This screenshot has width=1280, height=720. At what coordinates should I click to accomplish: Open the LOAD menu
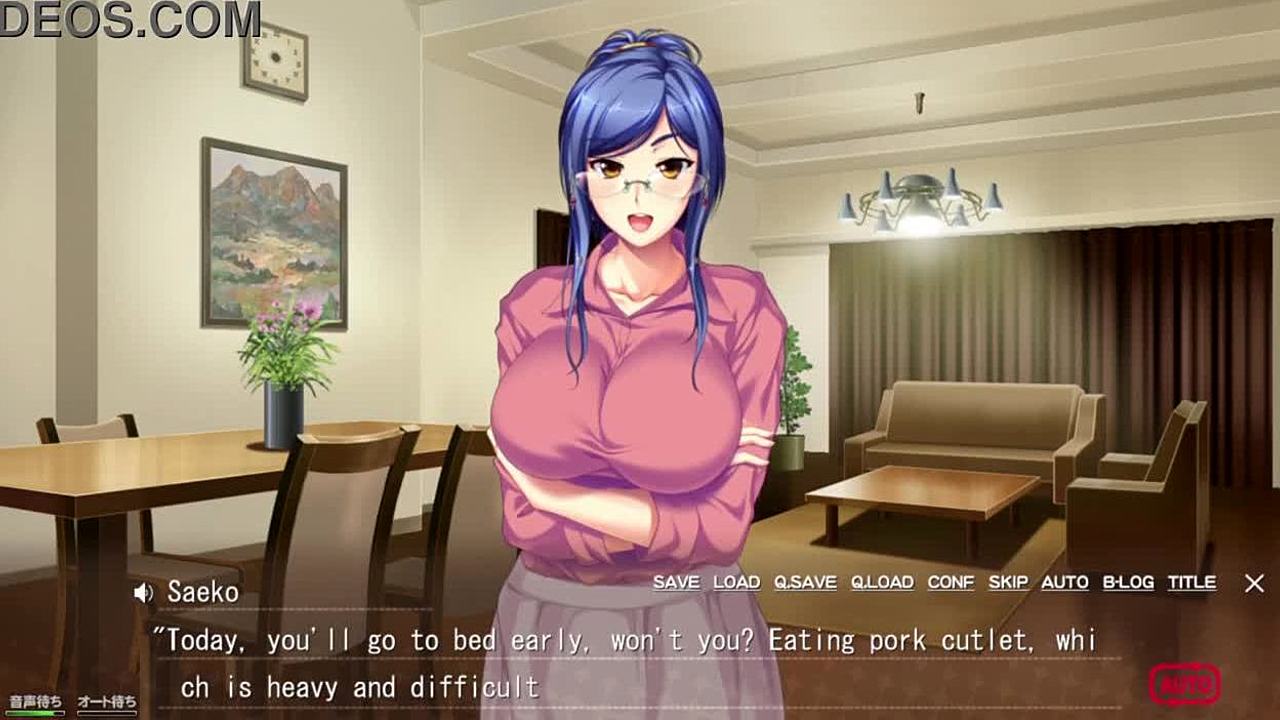coord(736,582)
